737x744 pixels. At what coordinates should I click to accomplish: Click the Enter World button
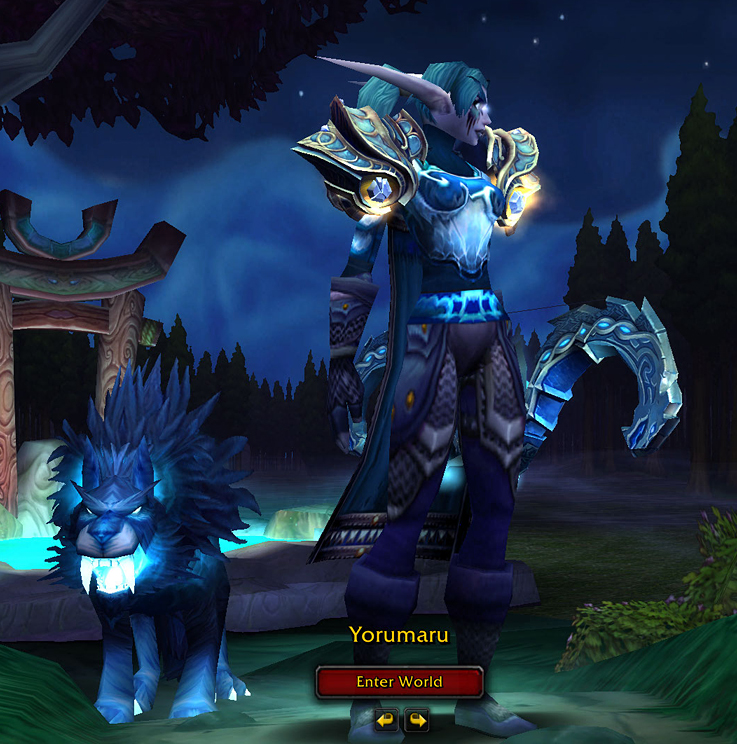[x=399, y=682]
